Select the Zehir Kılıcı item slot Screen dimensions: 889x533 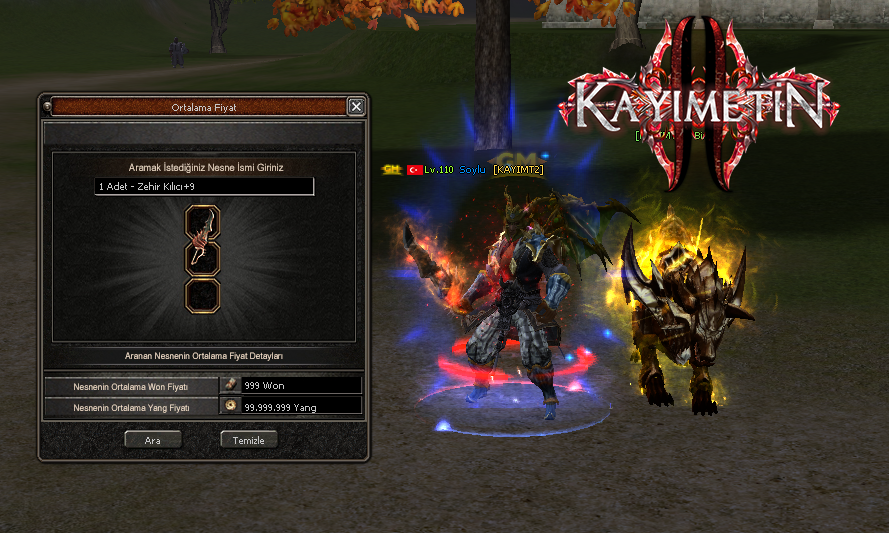[203, 243]
